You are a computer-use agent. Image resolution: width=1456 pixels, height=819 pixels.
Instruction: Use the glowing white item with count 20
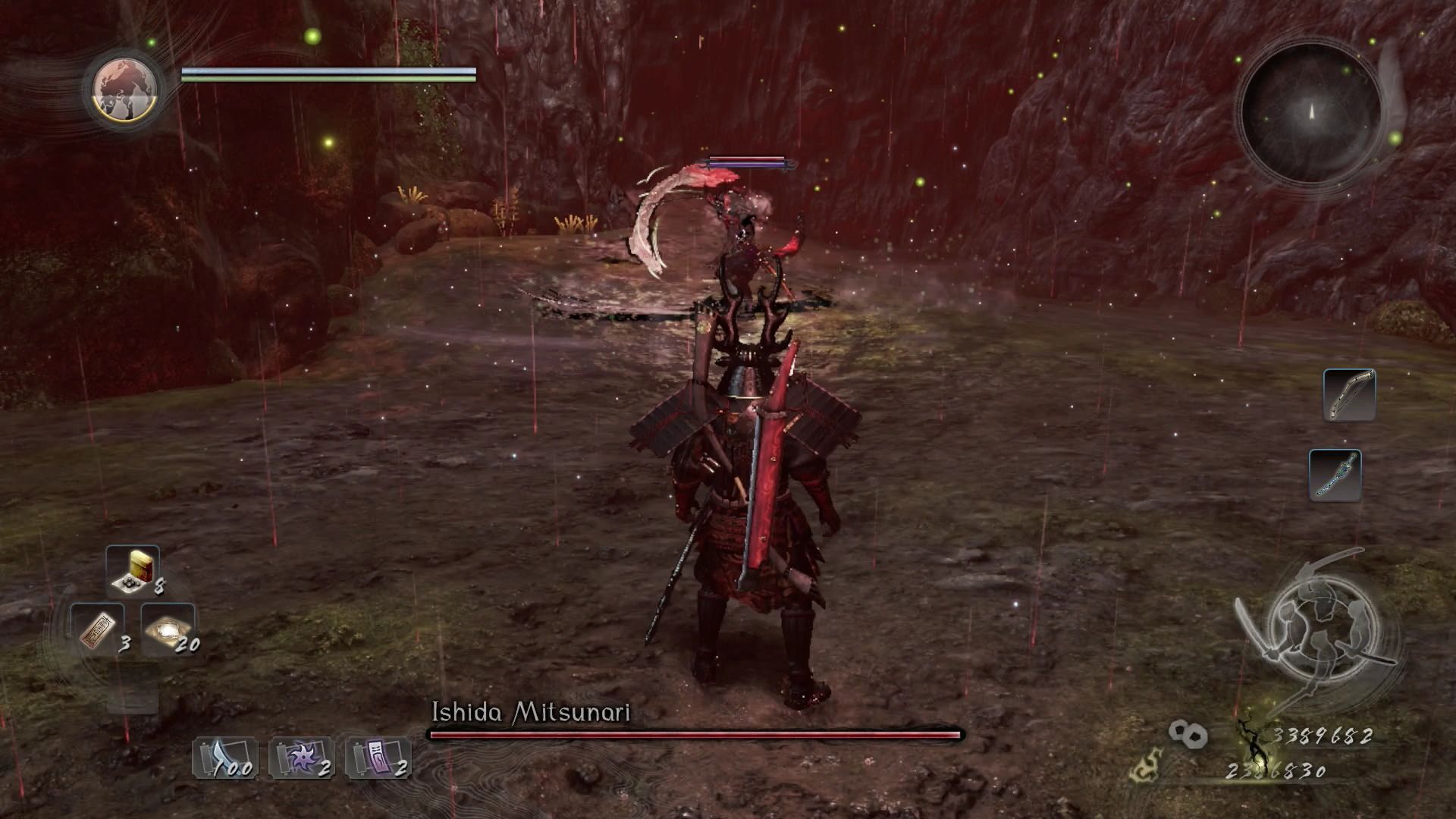pos(168,629)
